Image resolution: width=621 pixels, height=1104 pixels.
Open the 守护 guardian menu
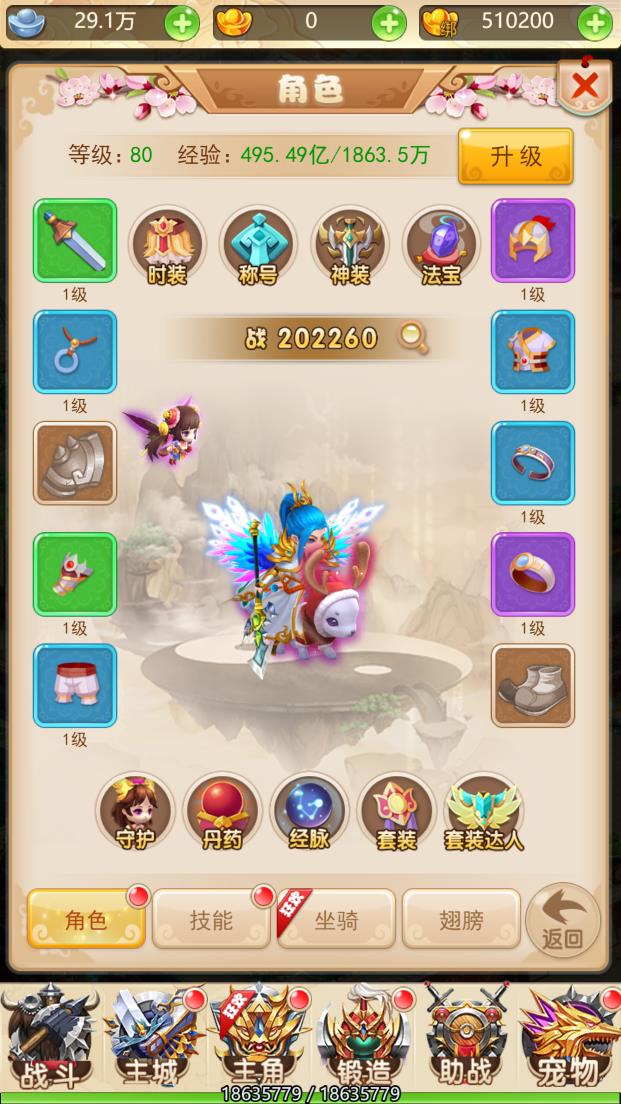click(135, 812)
